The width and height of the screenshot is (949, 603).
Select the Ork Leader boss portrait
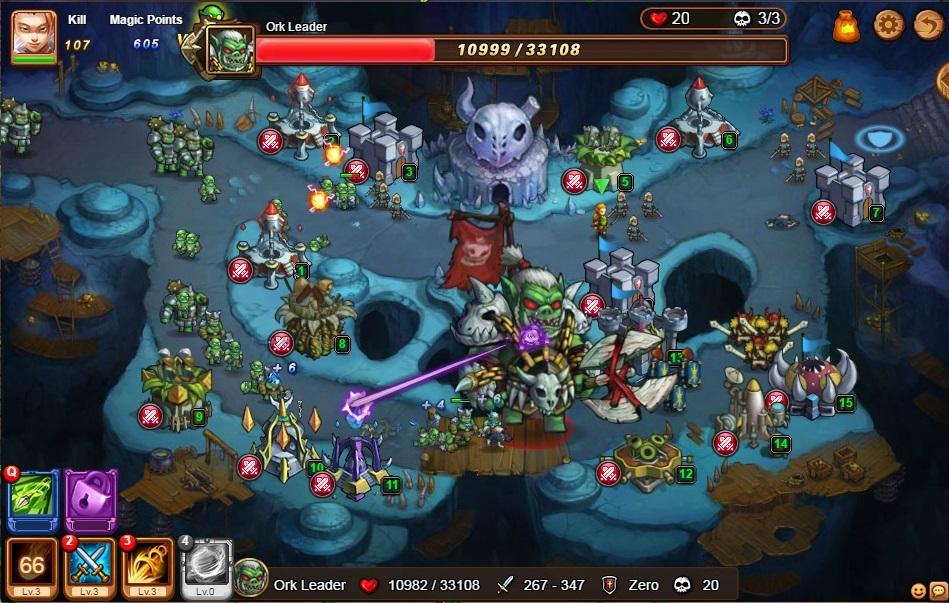(230, 49)
